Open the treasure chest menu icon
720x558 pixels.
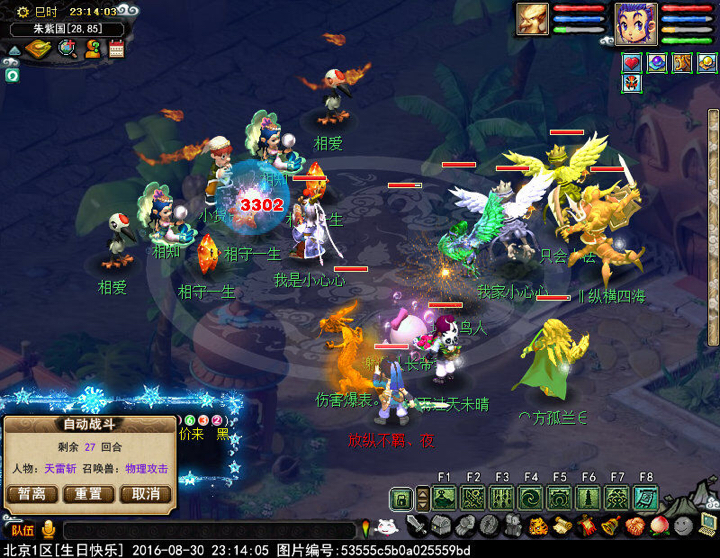pos(438,526)
